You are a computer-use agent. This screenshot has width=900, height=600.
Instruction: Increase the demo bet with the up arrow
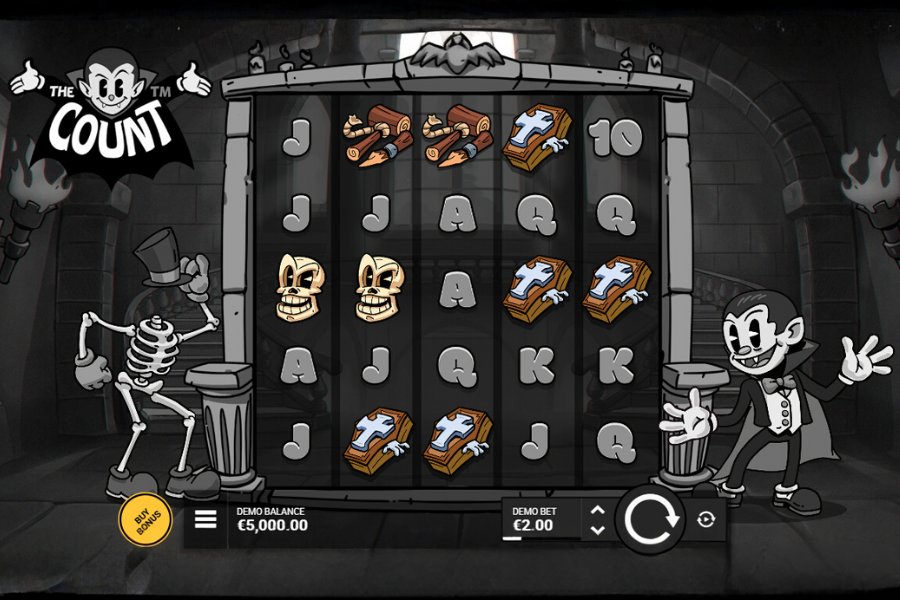click(597, 510)
